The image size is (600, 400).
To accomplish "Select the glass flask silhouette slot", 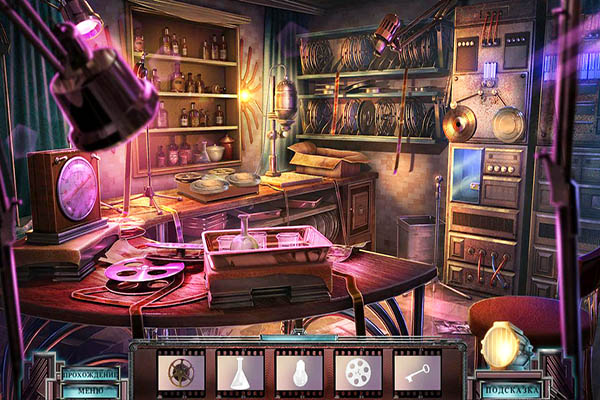I will point(240,372).
